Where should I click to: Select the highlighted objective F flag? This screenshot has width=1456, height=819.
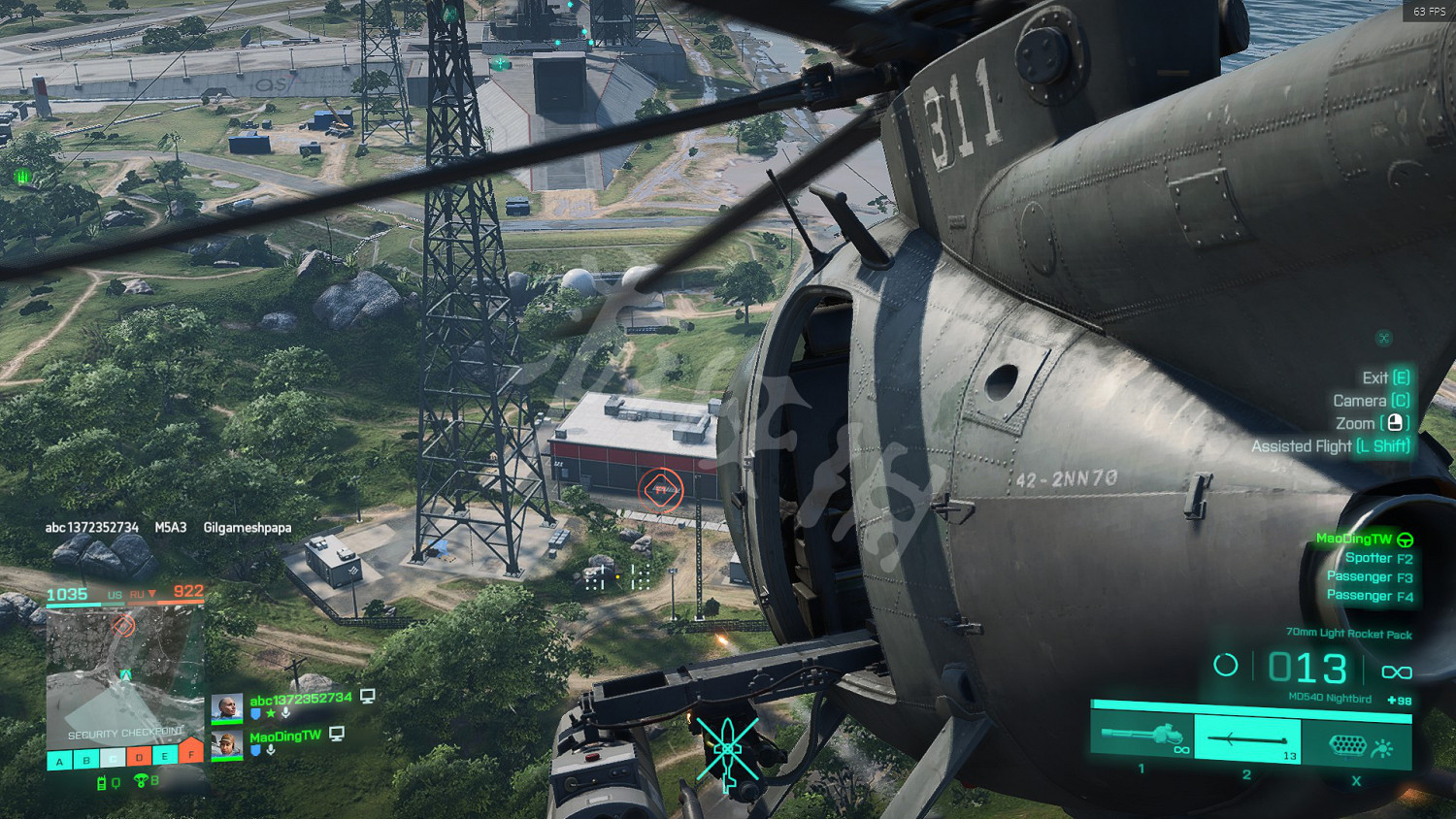[x=191, y=753]
